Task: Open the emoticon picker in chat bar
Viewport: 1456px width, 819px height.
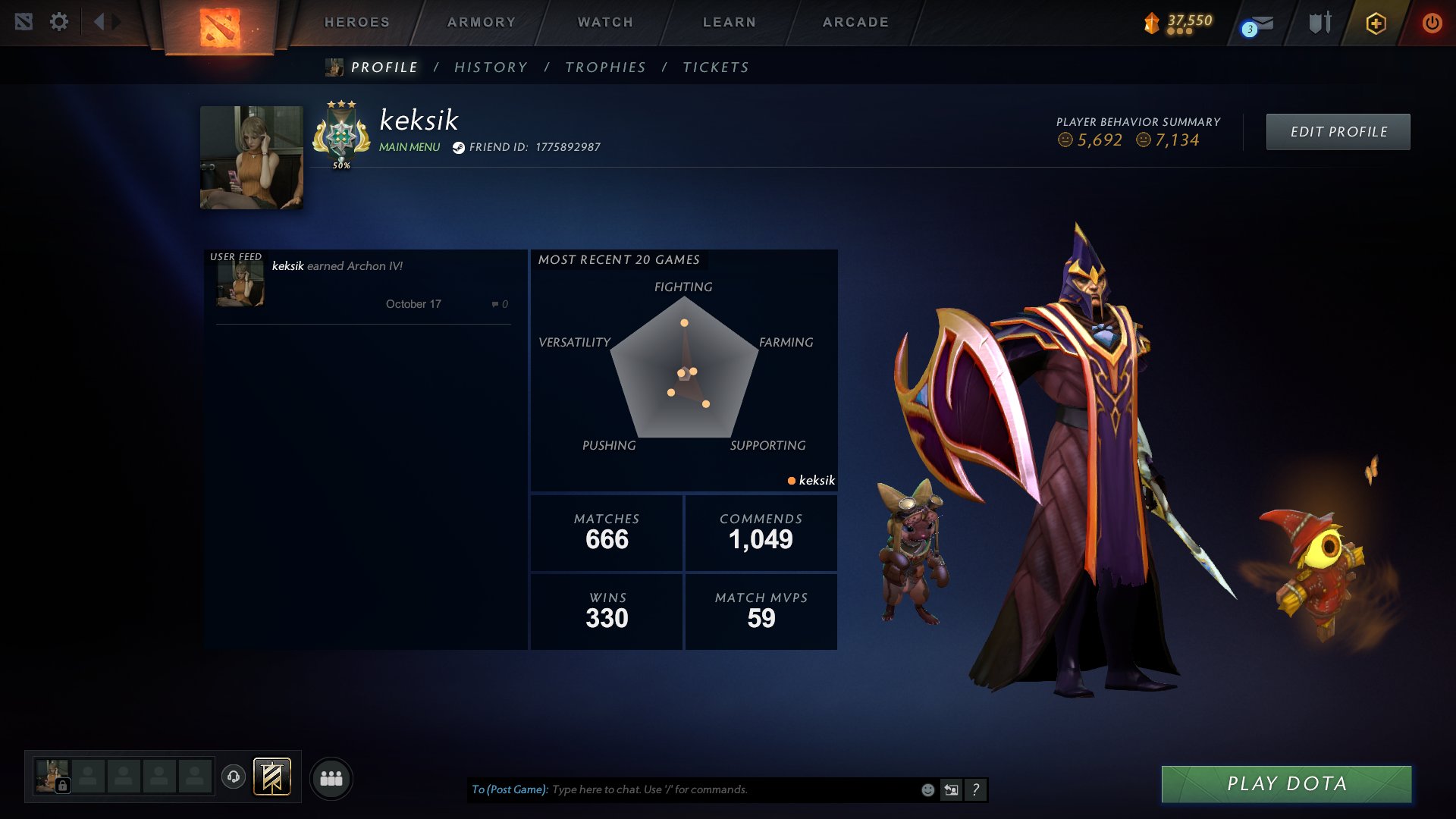Action: 927,789
